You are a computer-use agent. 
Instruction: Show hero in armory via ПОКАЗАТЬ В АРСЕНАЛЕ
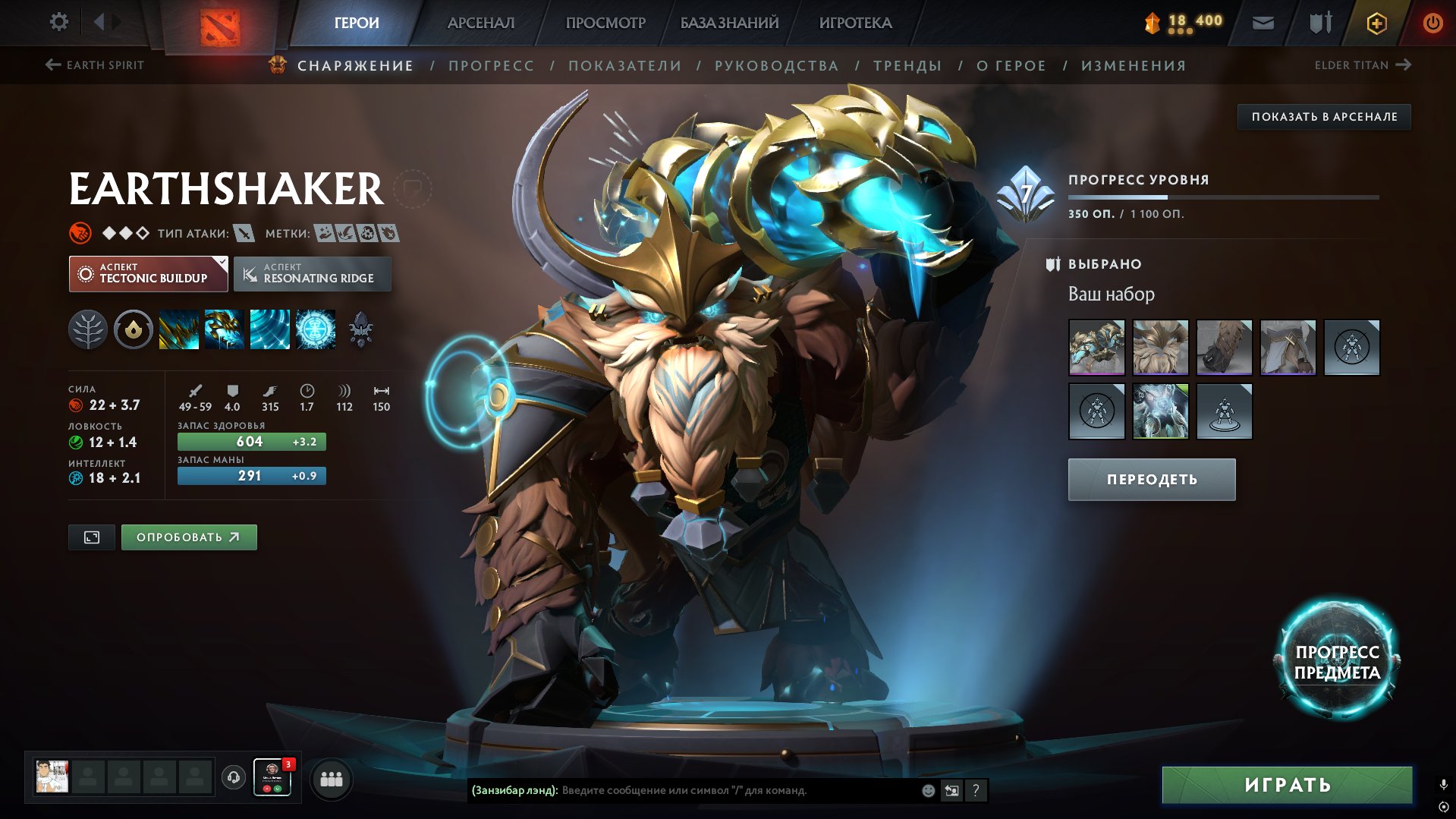coord(1324,117)
